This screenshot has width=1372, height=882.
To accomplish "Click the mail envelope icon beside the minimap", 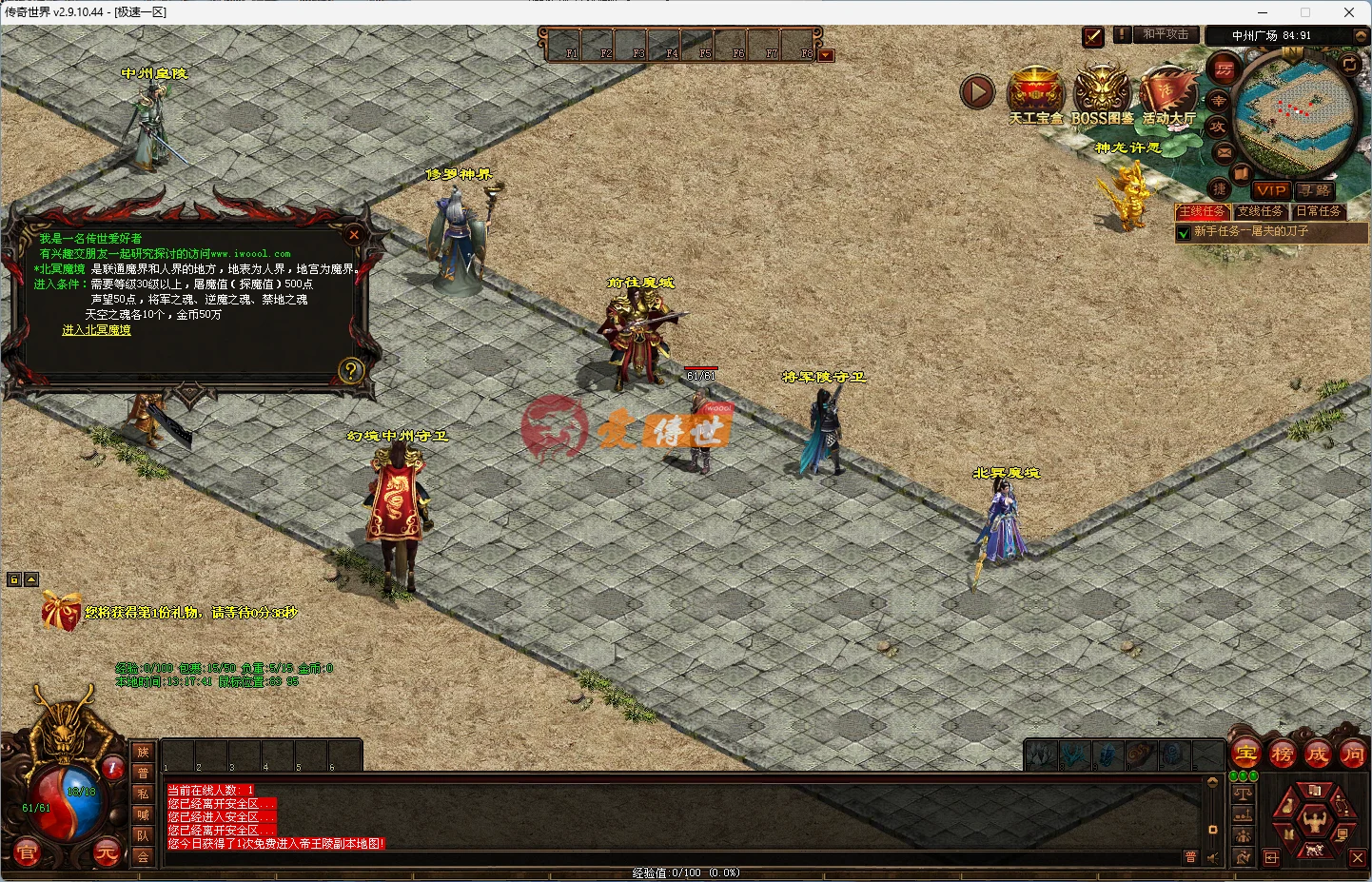I will [x=1225, y=153].
